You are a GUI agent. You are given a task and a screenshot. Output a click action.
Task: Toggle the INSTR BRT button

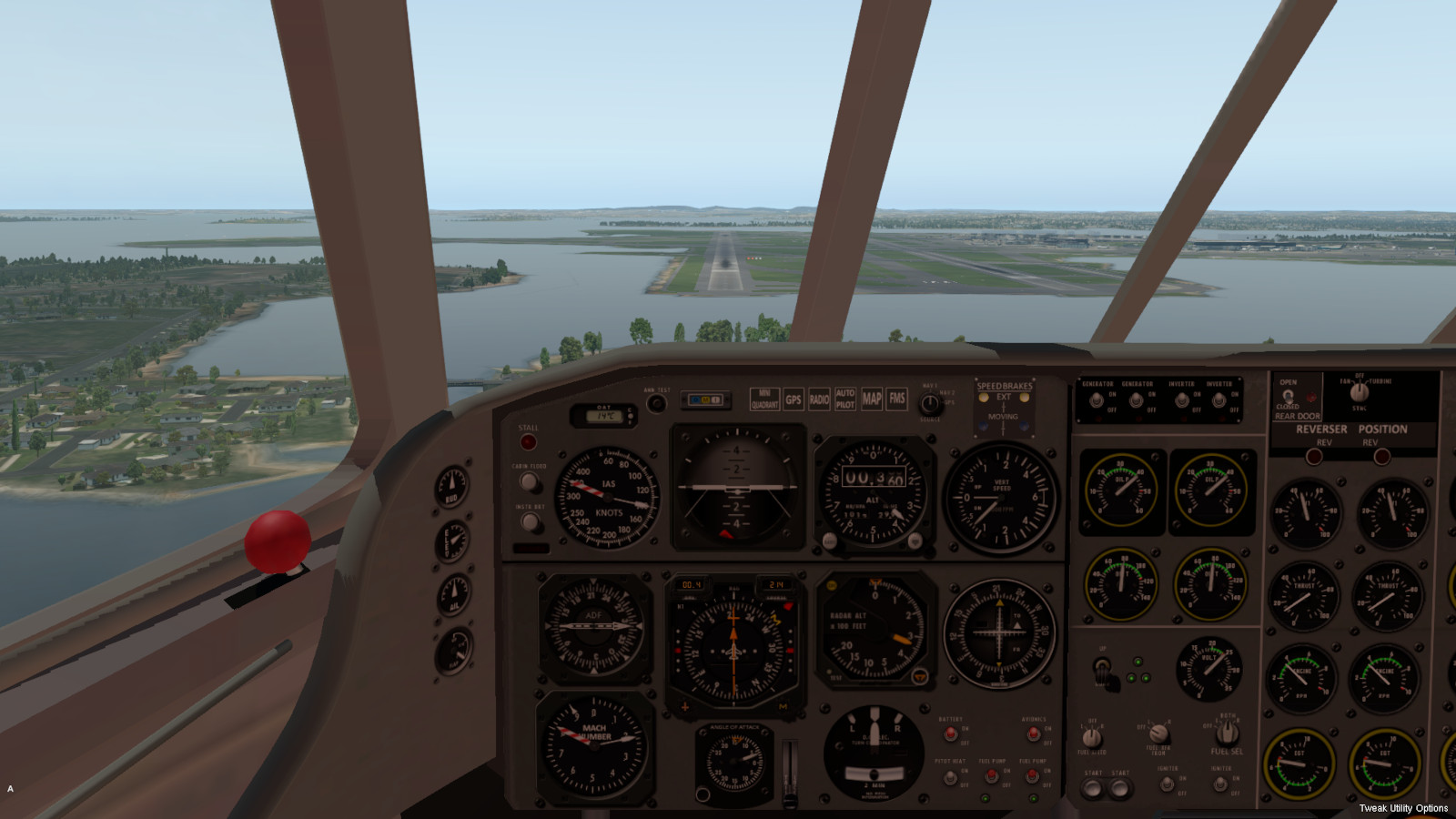point(529,522)
